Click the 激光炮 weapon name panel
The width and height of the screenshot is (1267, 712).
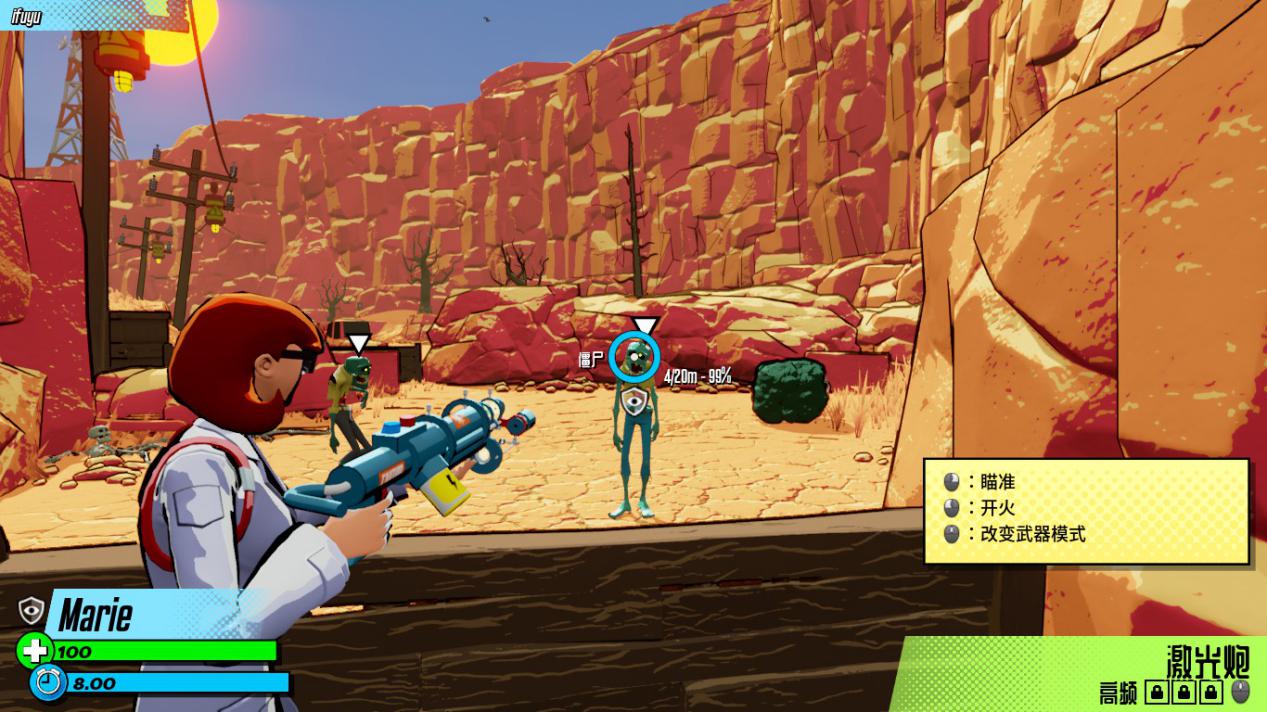coord(1208,660)
